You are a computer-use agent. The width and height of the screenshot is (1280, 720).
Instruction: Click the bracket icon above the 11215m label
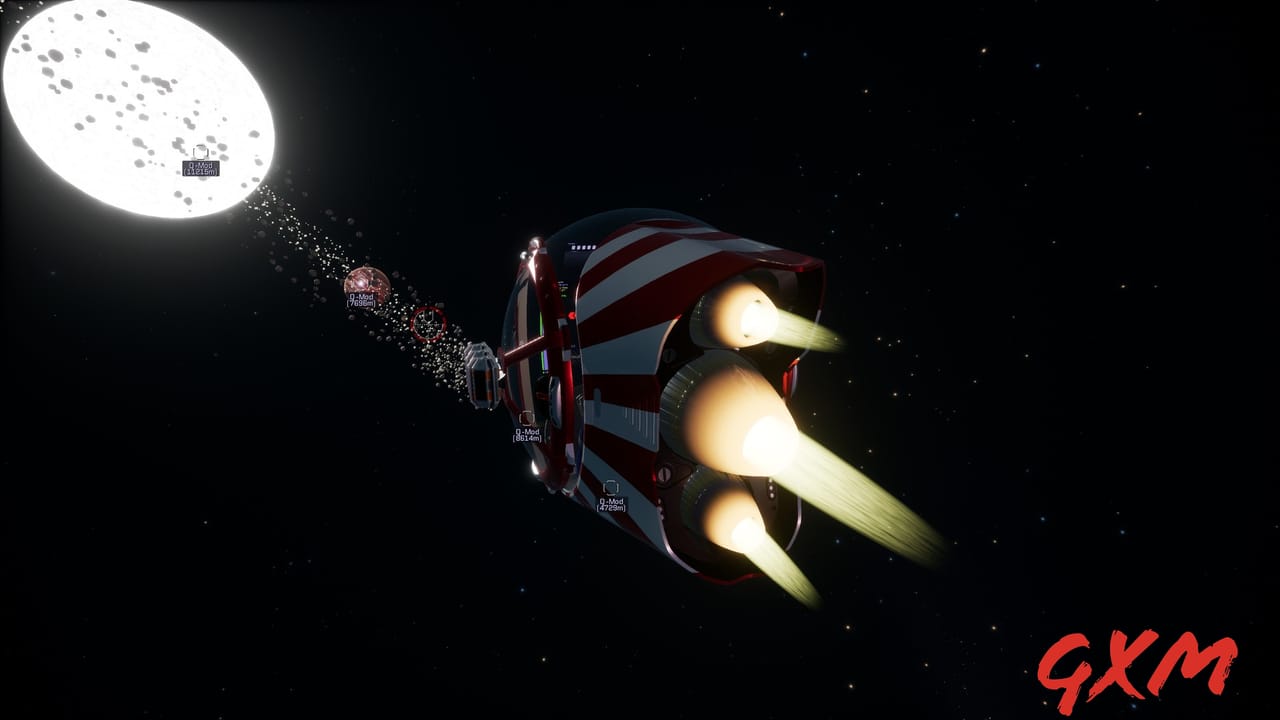(201, 152)
